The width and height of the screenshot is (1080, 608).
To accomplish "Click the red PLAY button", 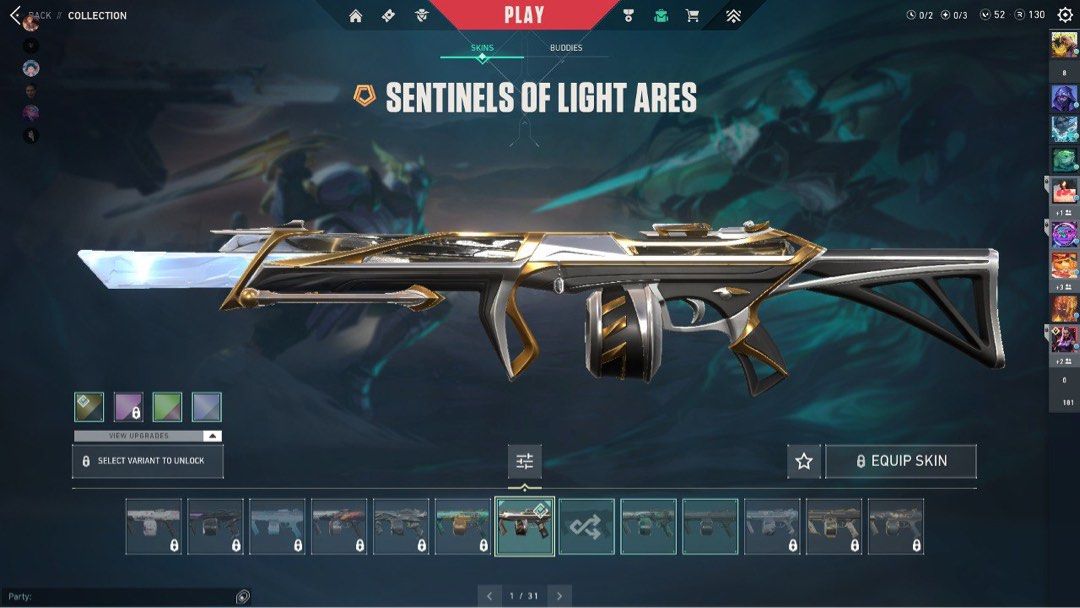I will pyautogui.click(x=524, y=15).
